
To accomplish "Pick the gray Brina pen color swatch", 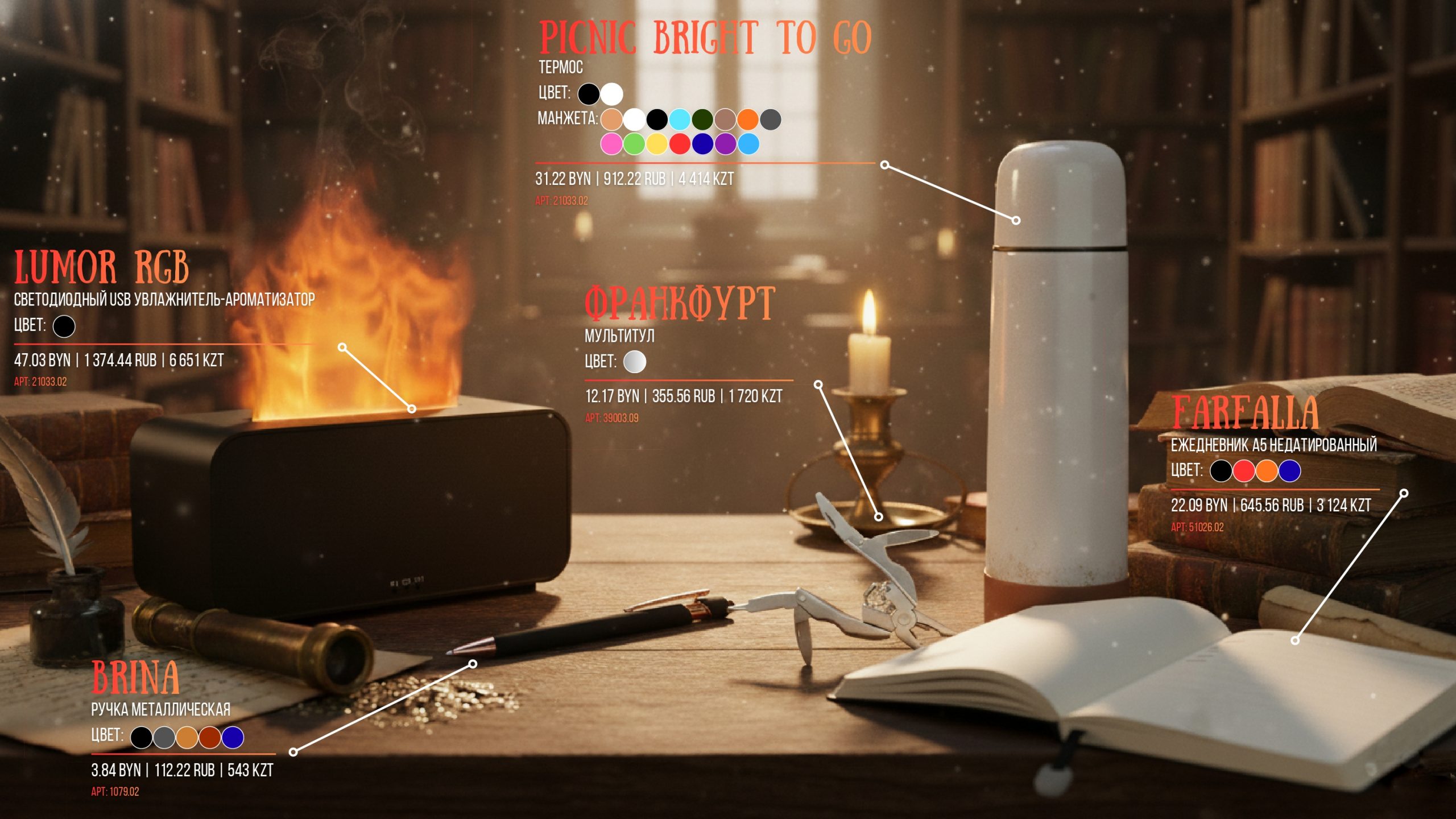I will (164, 738).
